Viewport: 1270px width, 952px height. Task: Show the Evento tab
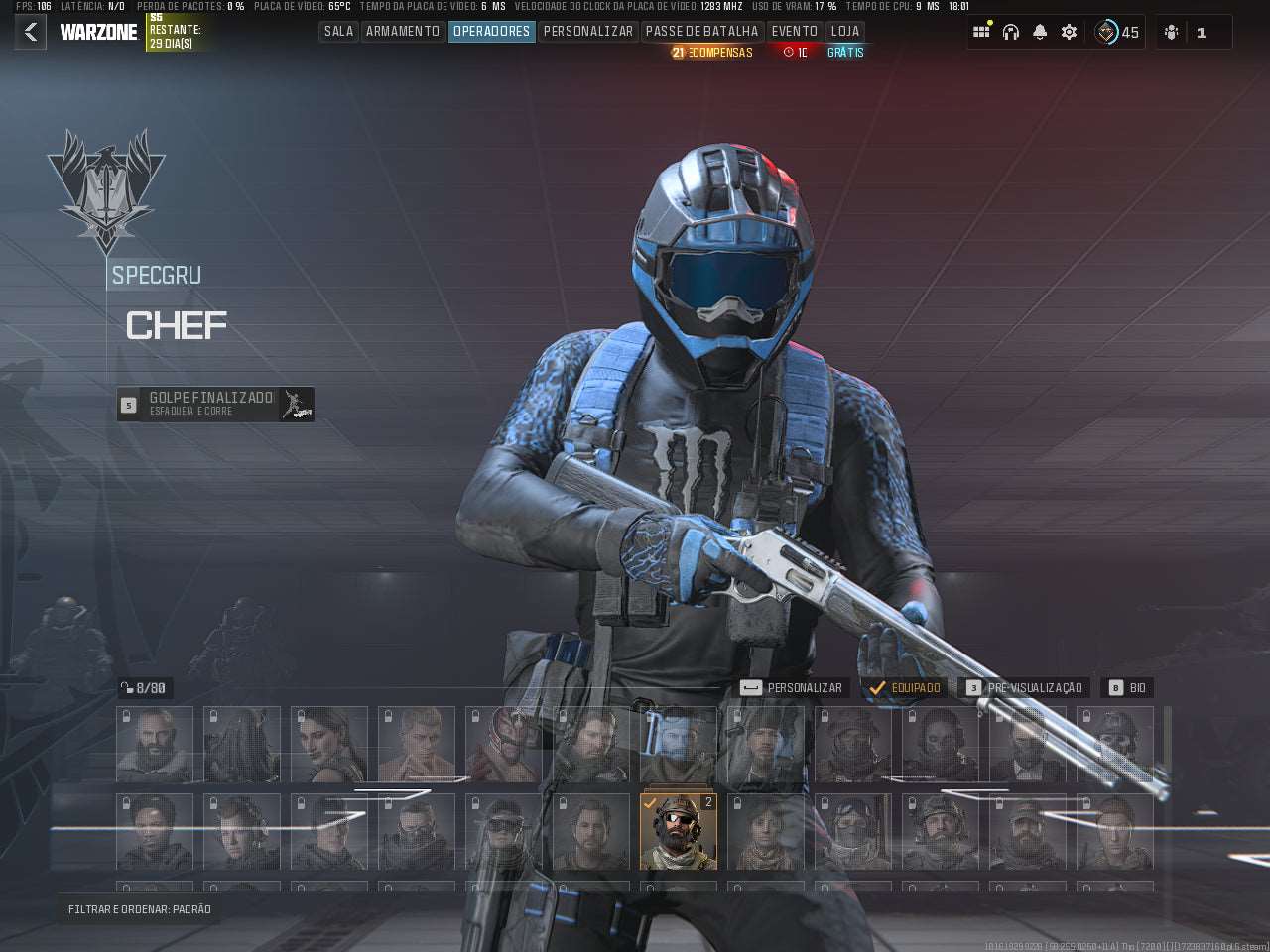(x=794, y=32)
